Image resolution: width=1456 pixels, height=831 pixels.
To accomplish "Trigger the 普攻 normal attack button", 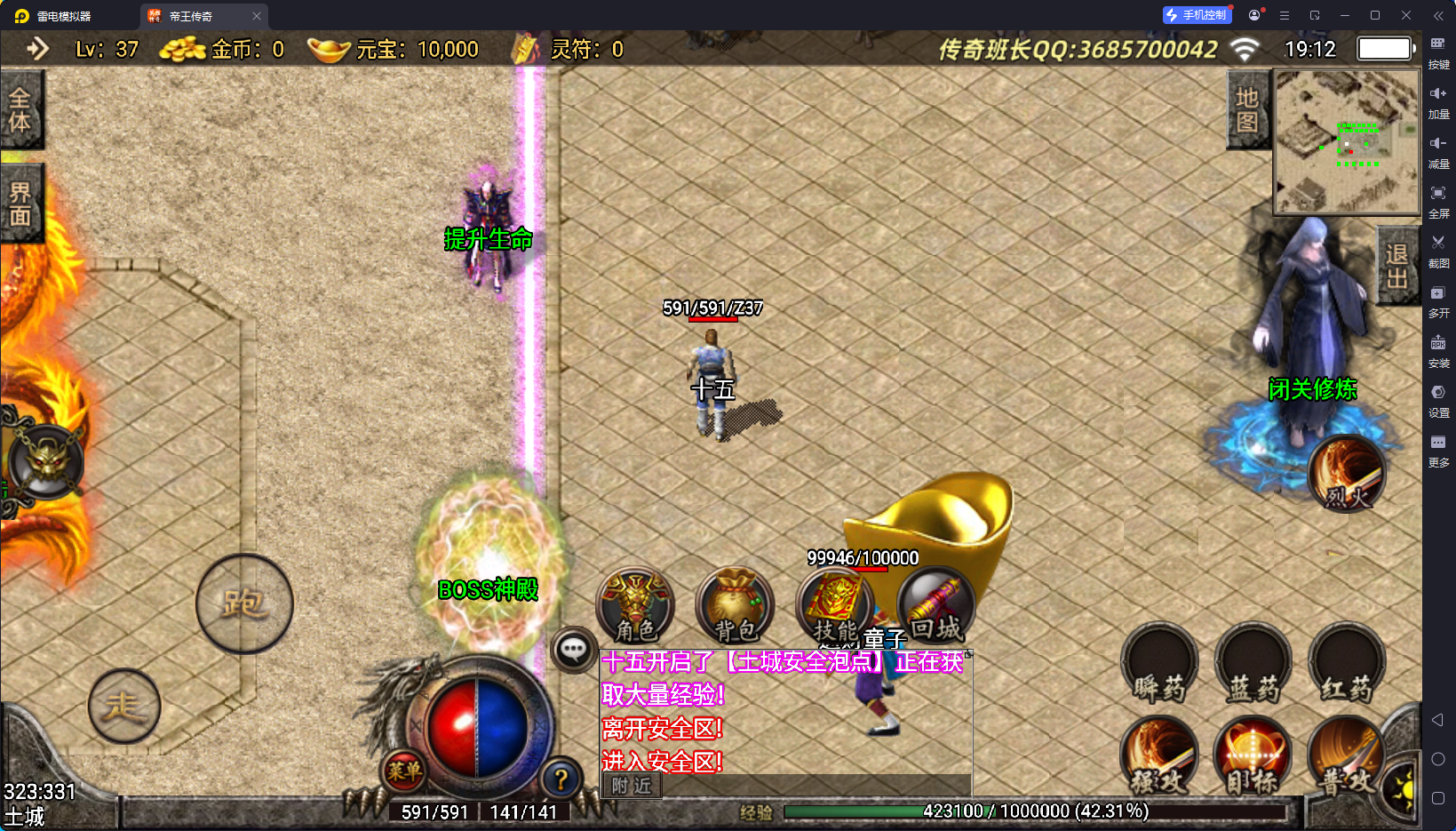I will [1347, 756].
